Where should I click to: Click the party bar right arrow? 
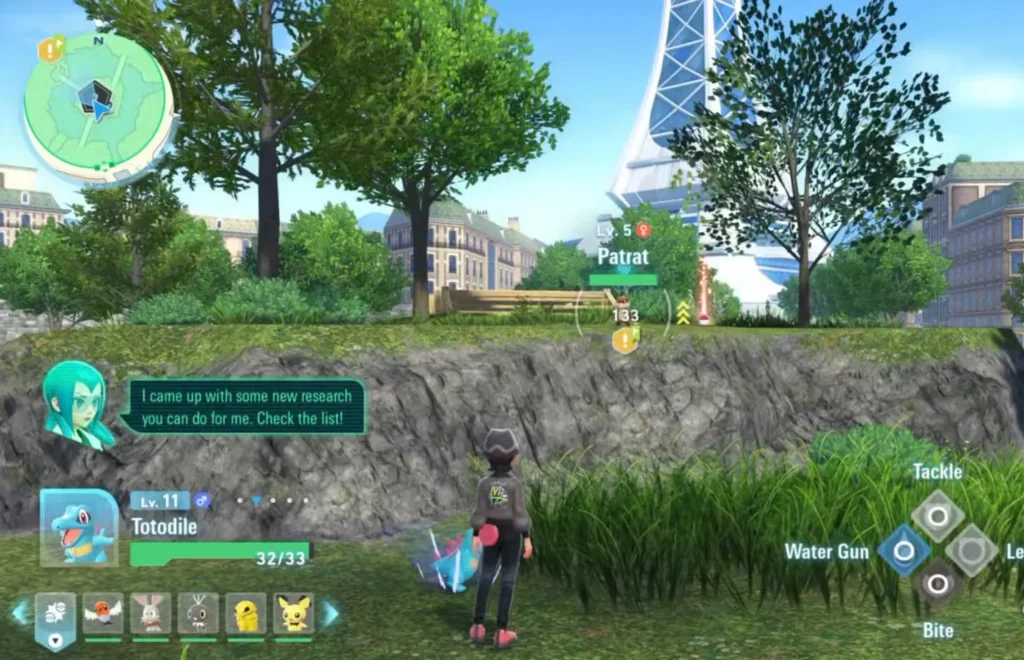click(329, 613)
